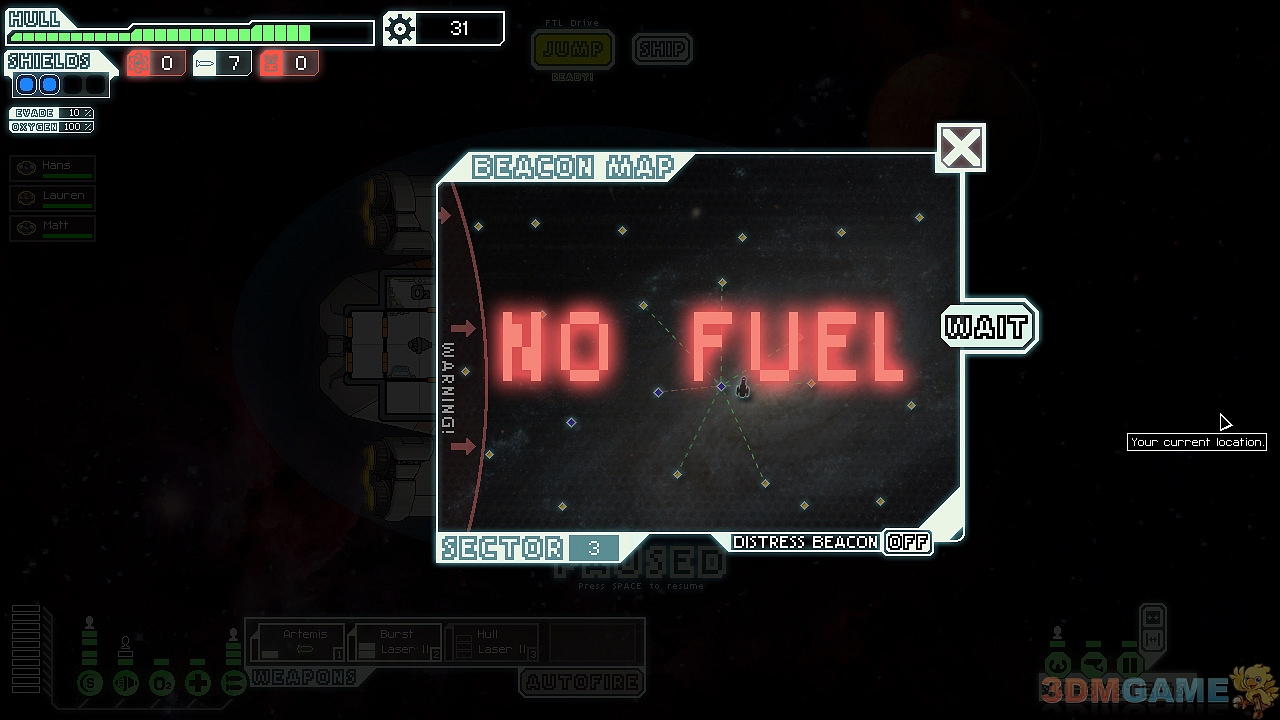1280x720 pixels.
Task: Click the WAIT button
Action: tap(988, 327)
